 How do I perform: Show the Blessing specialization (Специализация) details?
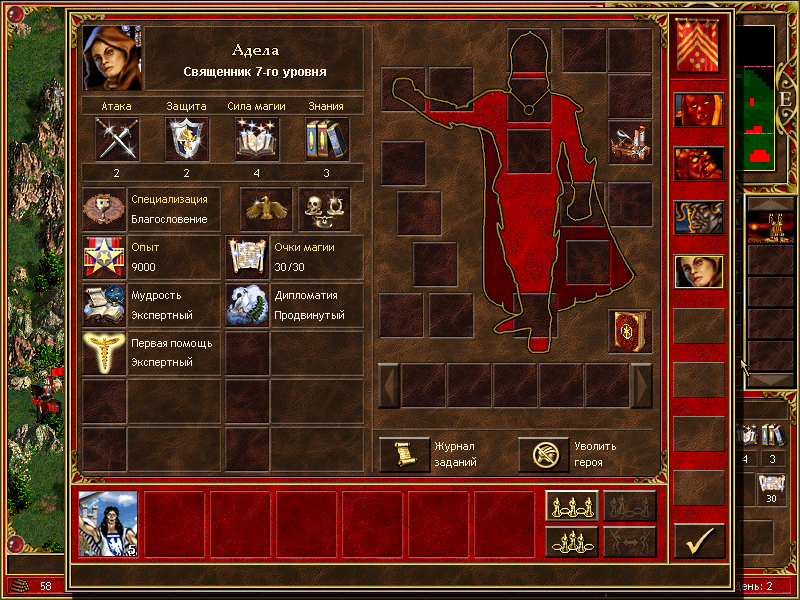point(104,208)
